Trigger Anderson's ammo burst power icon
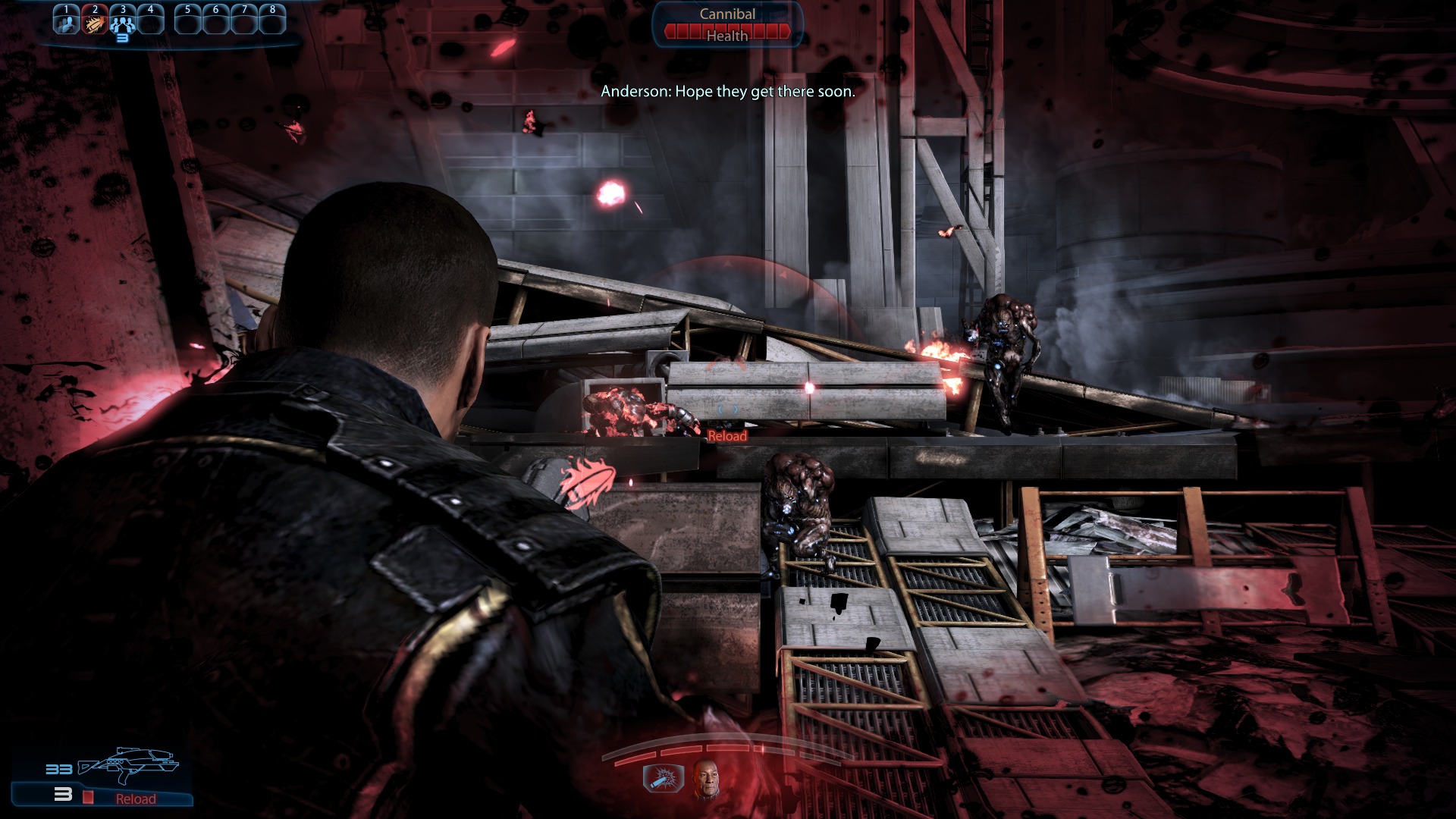 click(x=663, y=778)
